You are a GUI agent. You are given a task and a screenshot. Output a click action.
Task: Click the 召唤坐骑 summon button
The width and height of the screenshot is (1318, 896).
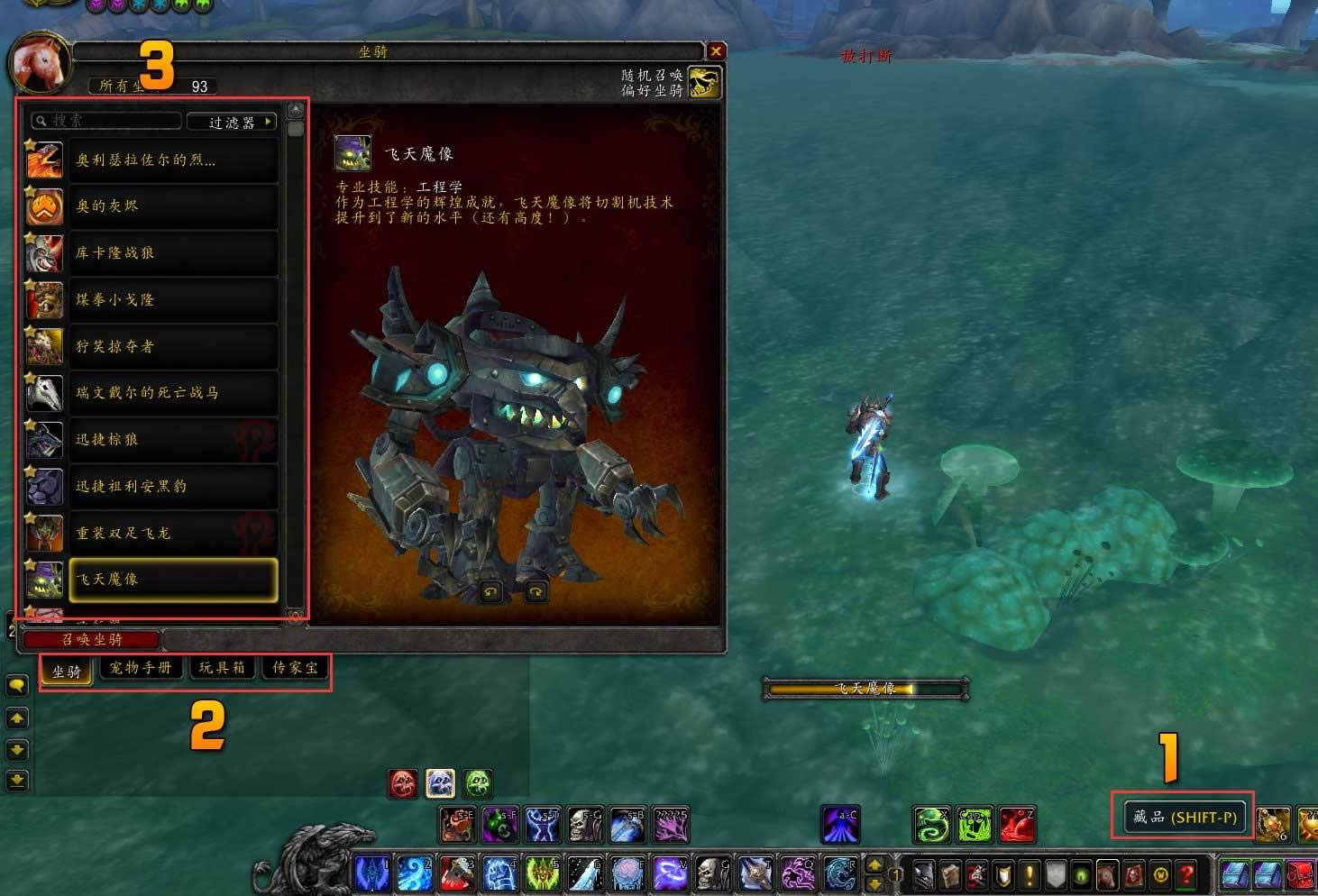pyautogui.click(x=91, y=640)
